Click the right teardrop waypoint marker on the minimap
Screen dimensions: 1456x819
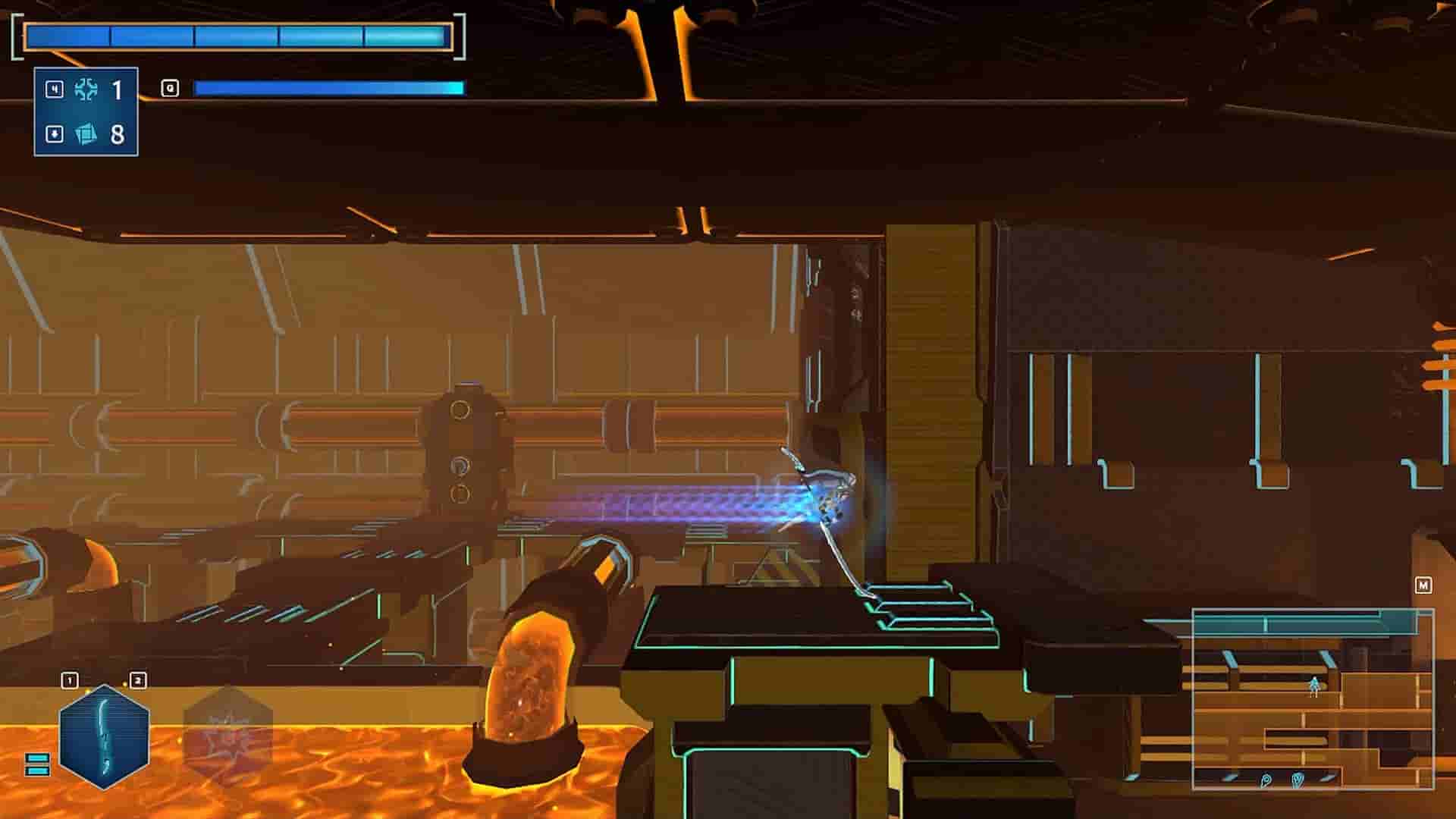click(1298, 780)
